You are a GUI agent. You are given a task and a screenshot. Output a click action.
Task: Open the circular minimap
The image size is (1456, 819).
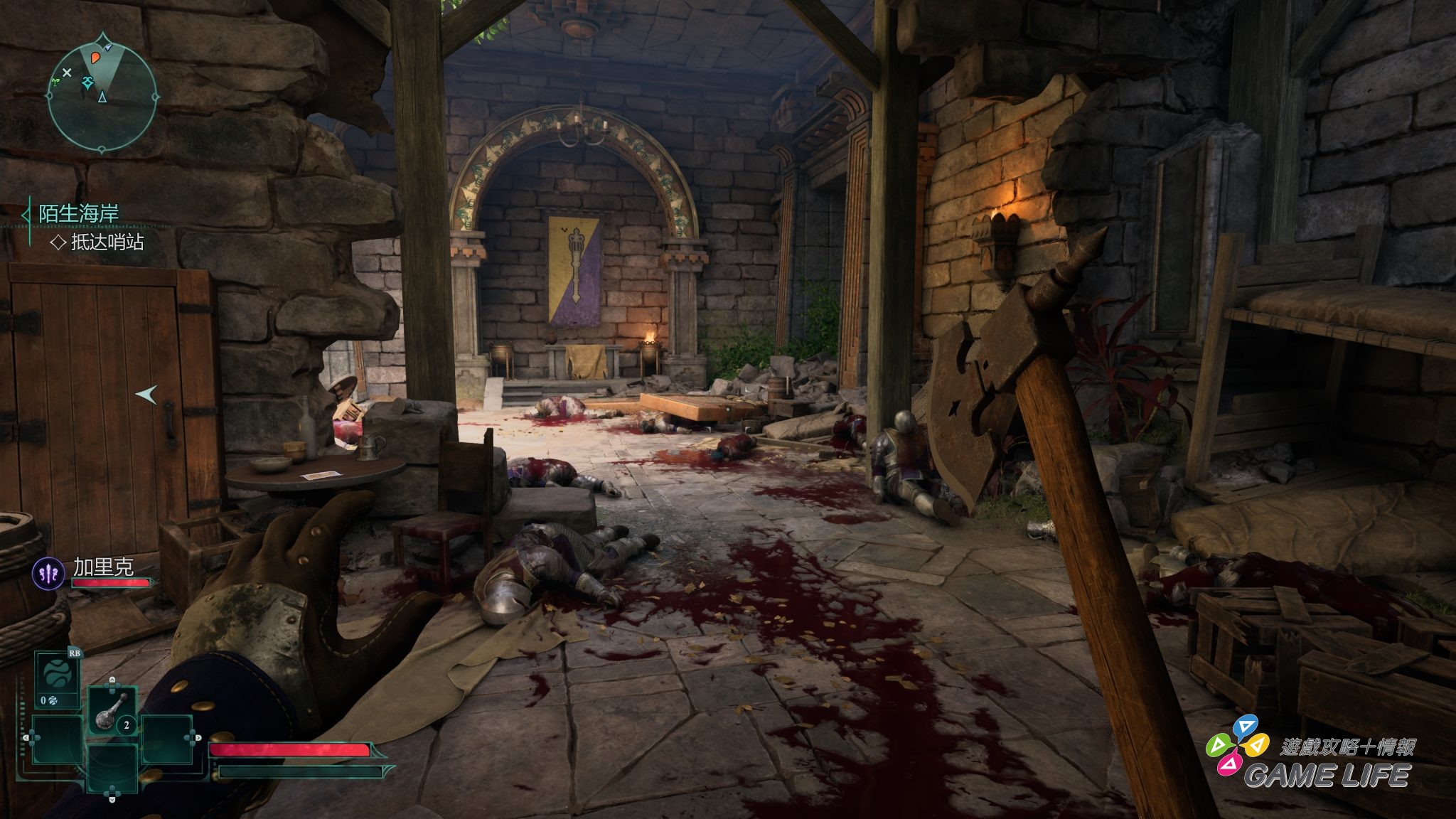(x=102, y=93)
